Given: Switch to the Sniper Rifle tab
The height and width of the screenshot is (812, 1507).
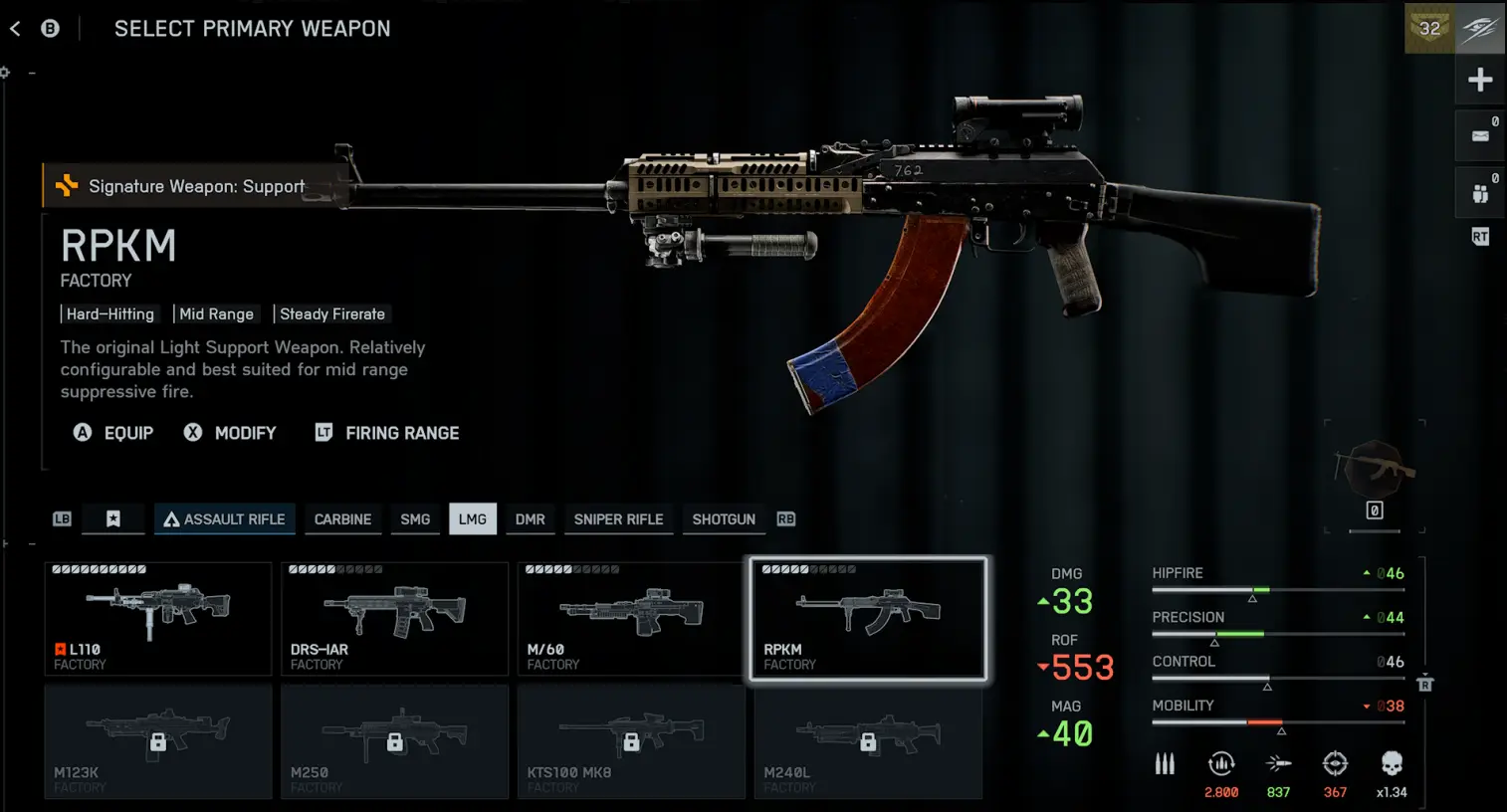Looking at the screenshot, I should (x=618, y=519).
